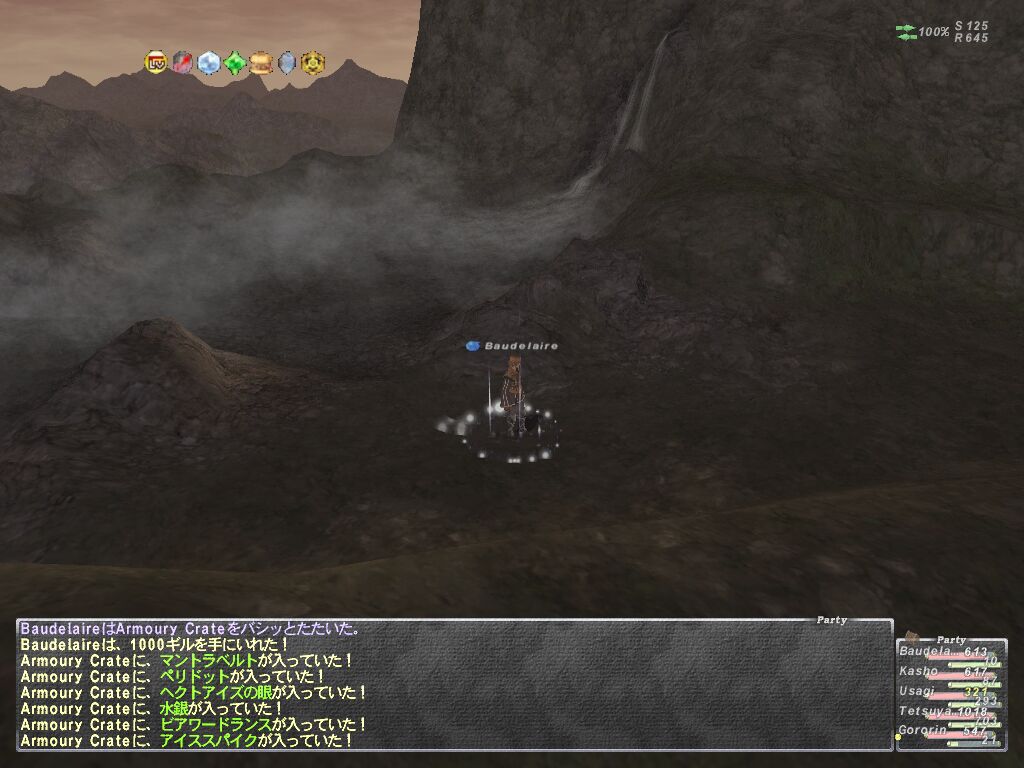Click the connection status 100% indicator
The height and width of the screenshot is (768, 1024).
[x=933, y=32]
